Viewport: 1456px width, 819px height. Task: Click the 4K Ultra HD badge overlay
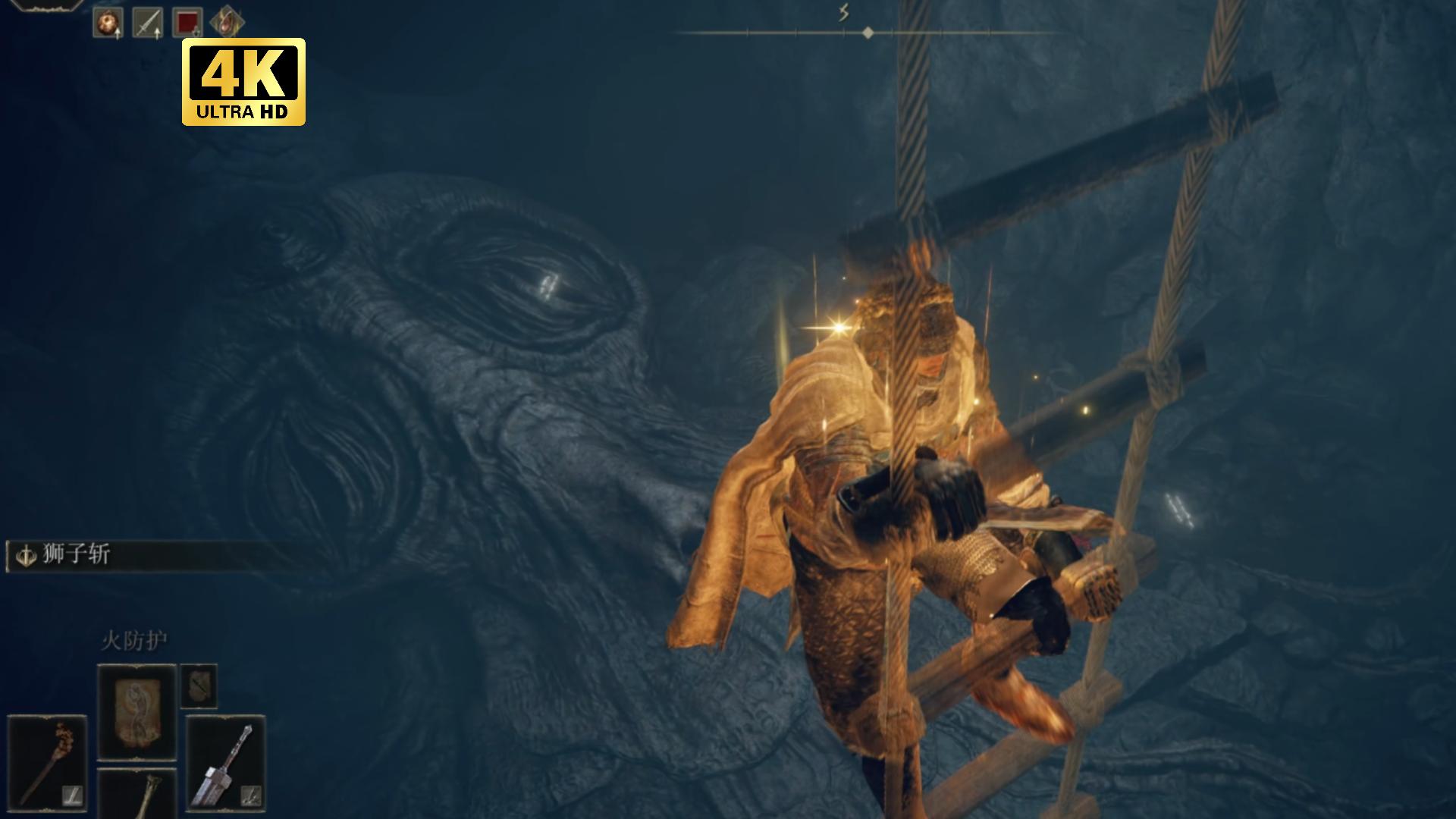pyautogui.click(x=243, y=82)
